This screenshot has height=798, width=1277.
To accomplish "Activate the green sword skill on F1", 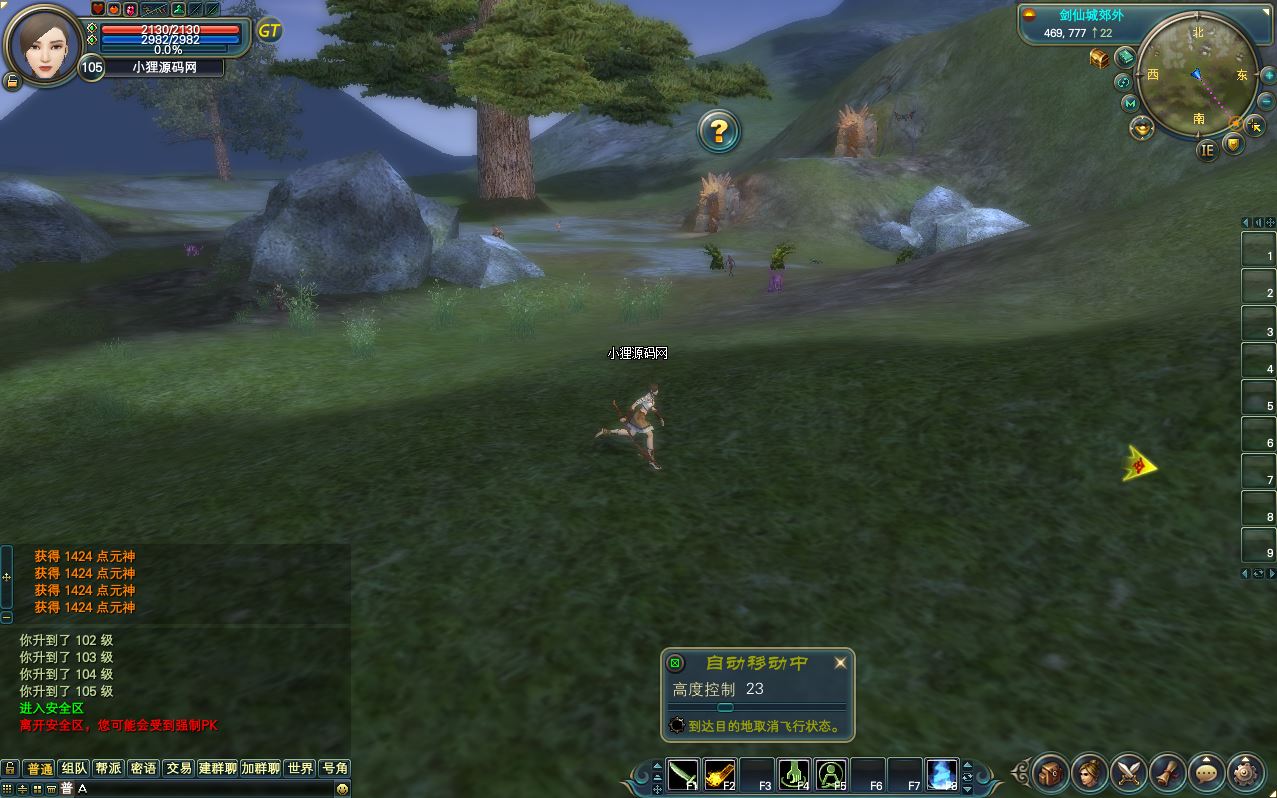I will [x=683, y=774].
